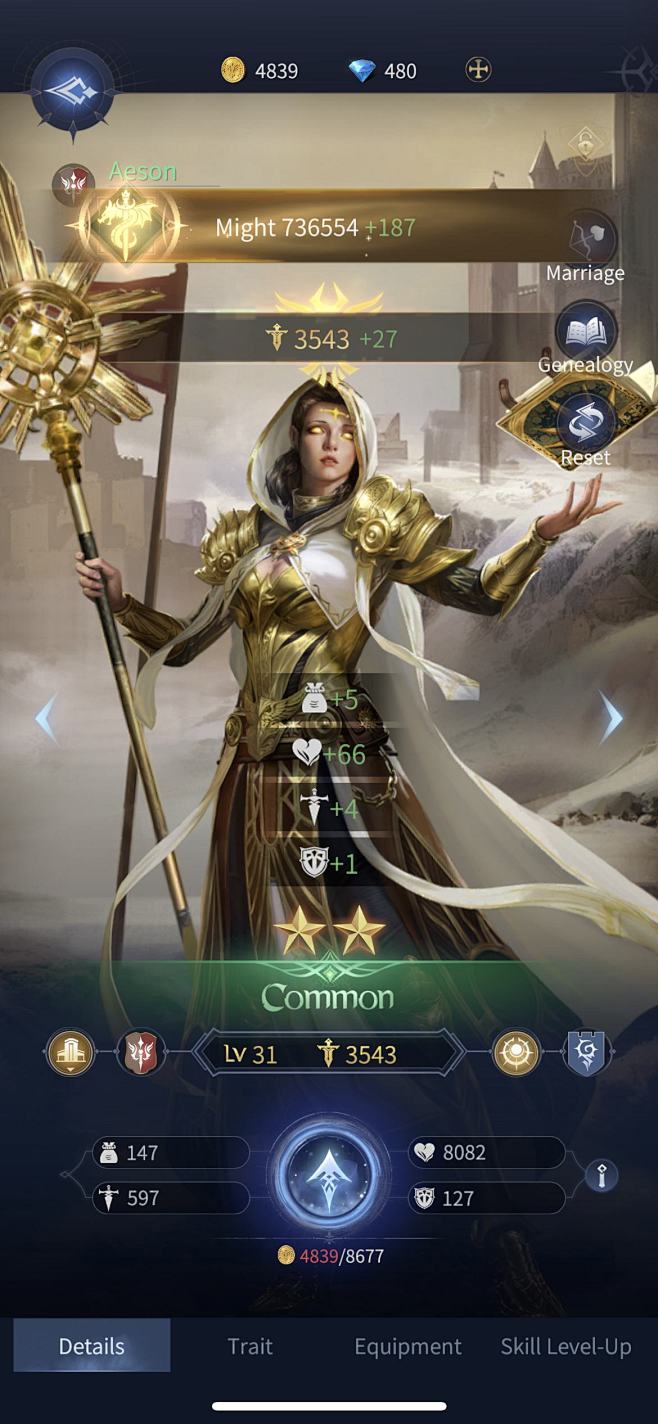Switch to the Details tab

92,1346
